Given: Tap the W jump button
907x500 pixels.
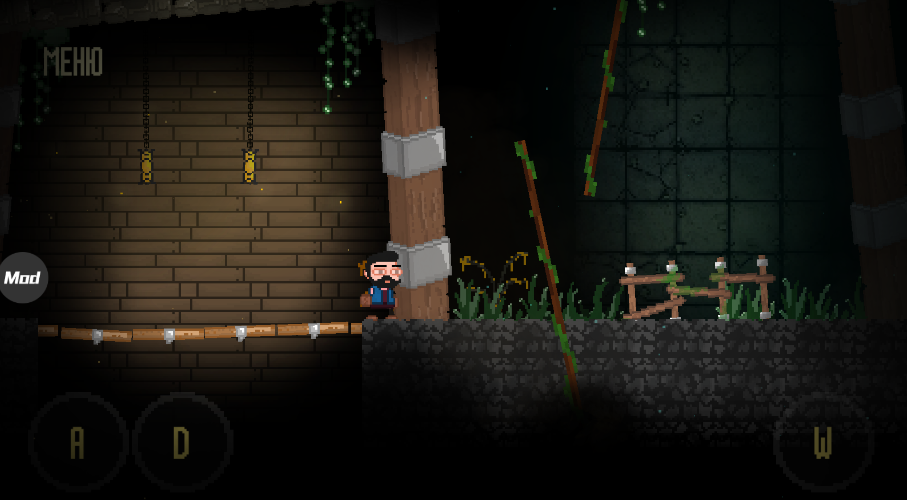Looking at the screenshot, I should 823,442.
